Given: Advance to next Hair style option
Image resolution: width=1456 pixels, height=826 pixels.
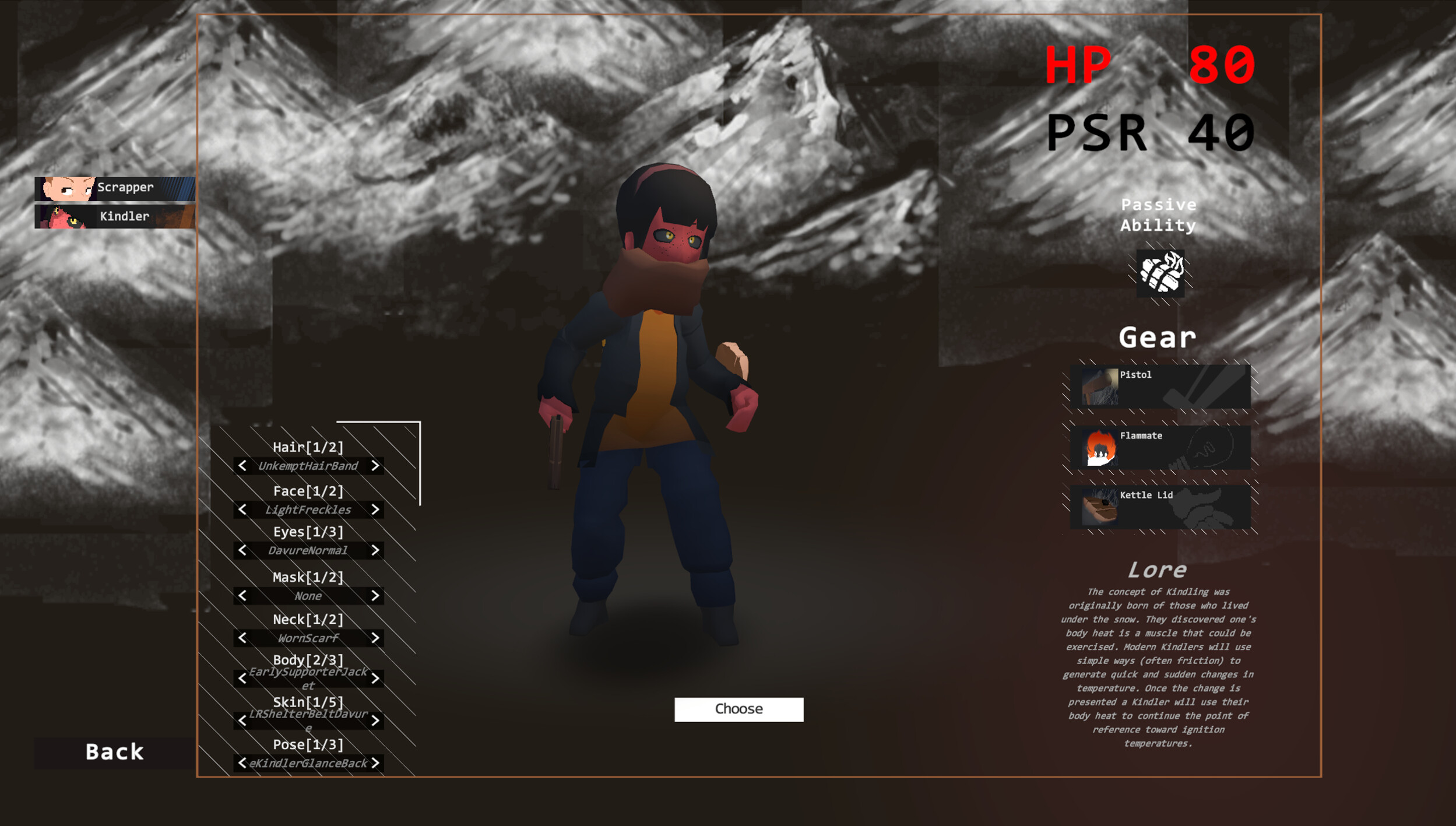Looking at the screenshot, I should click(376, 466).
